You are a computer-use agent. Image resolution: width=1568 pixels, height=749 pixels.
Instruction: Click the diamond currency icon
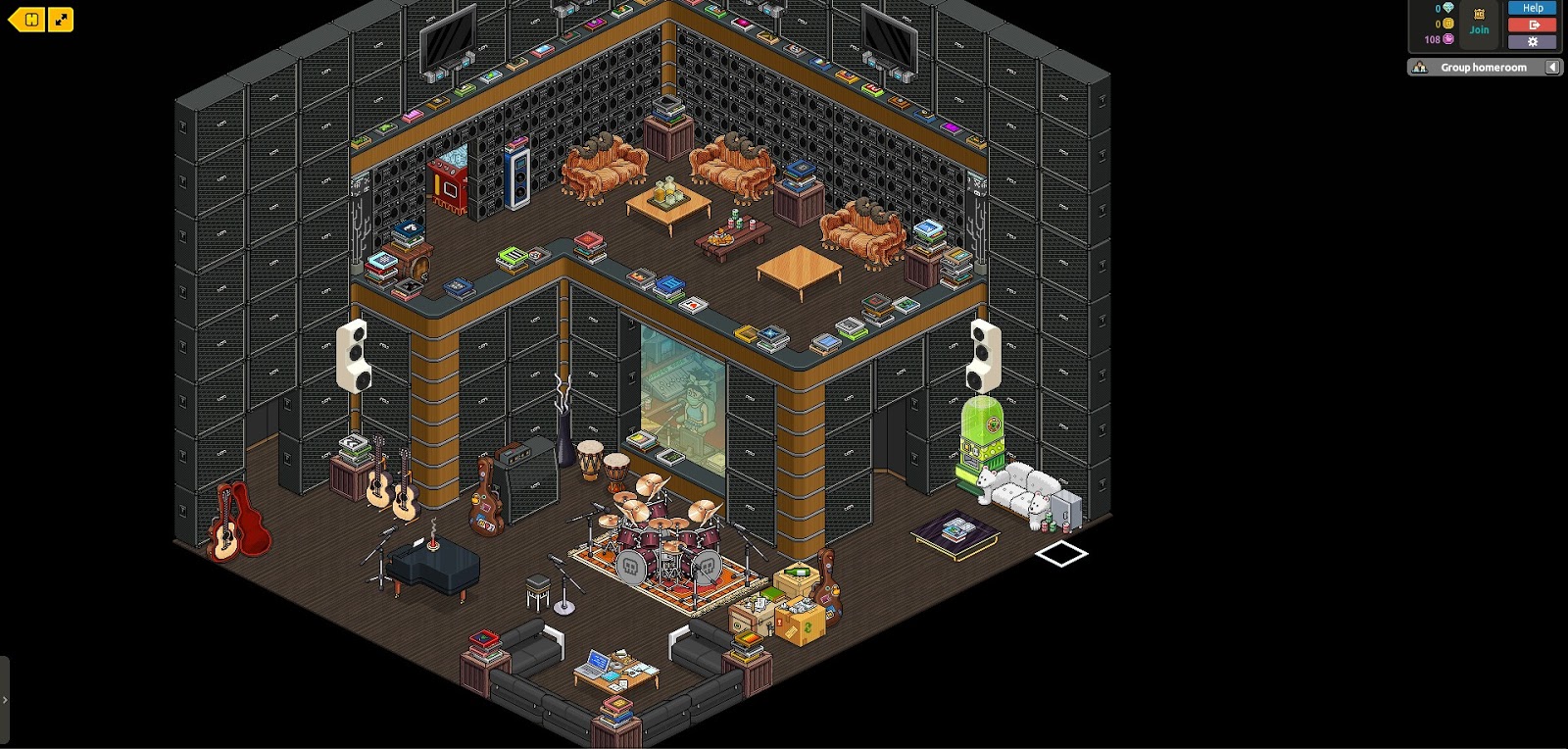pos(1448,8)
